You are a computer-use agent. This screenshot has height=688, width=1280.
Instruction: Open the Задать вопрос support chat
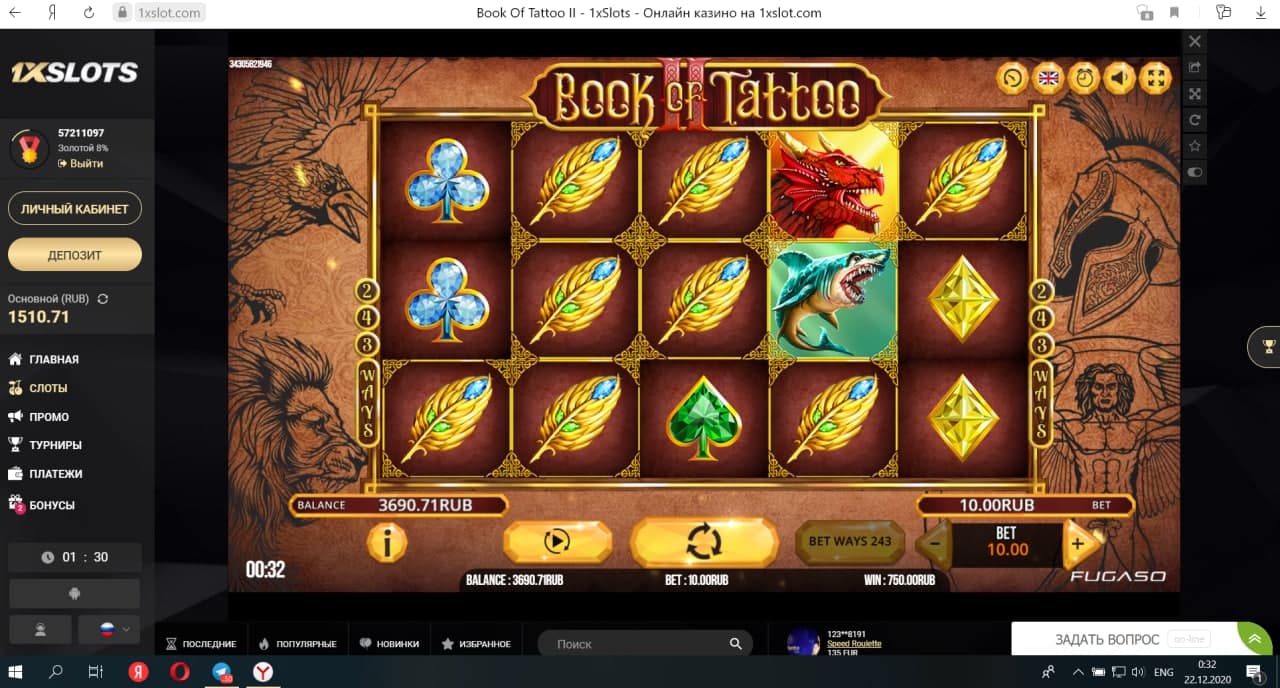point(1107,639)
